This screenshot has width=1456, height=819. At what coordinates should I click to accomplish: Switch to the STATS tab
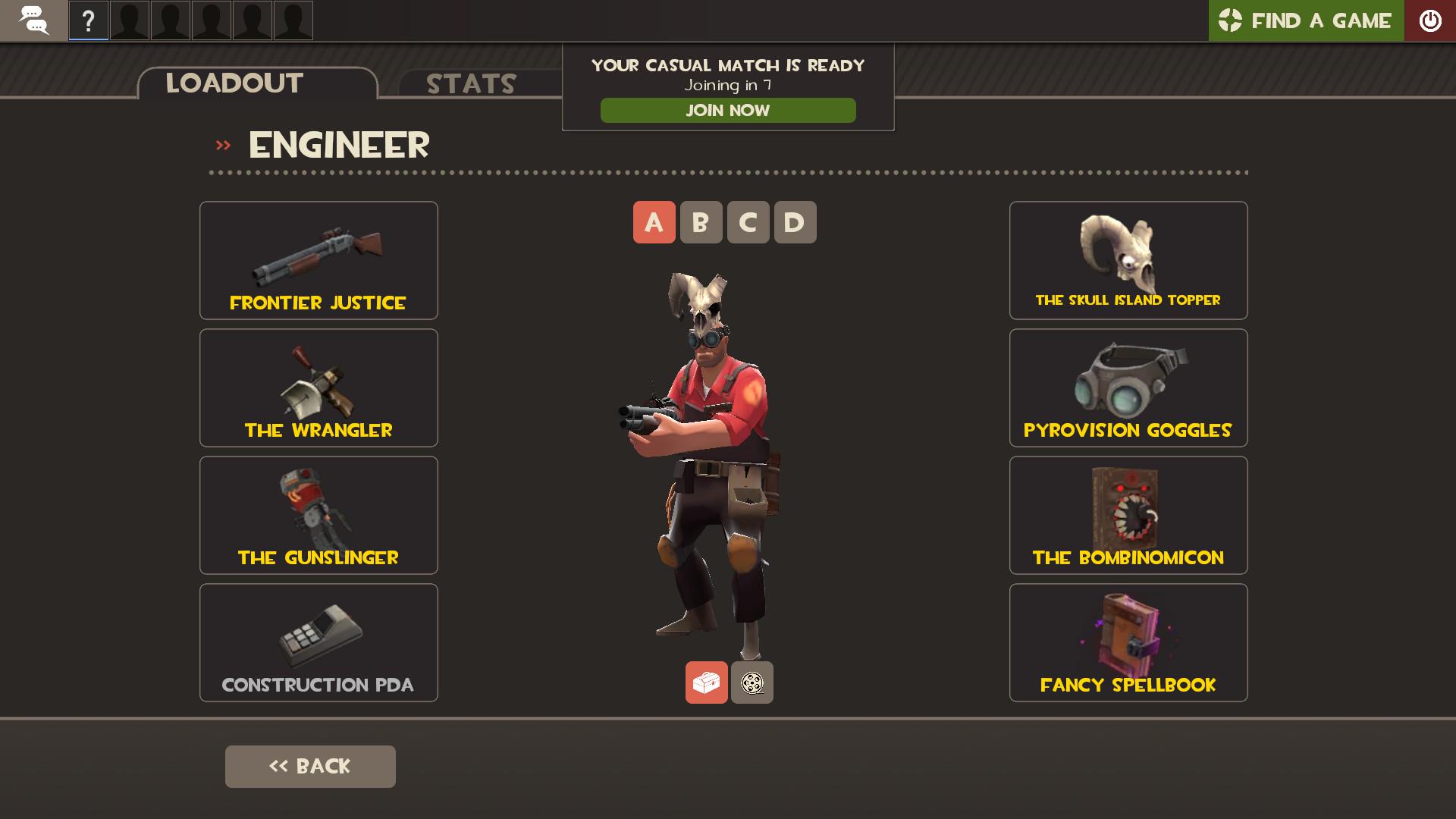coord(470,83)
